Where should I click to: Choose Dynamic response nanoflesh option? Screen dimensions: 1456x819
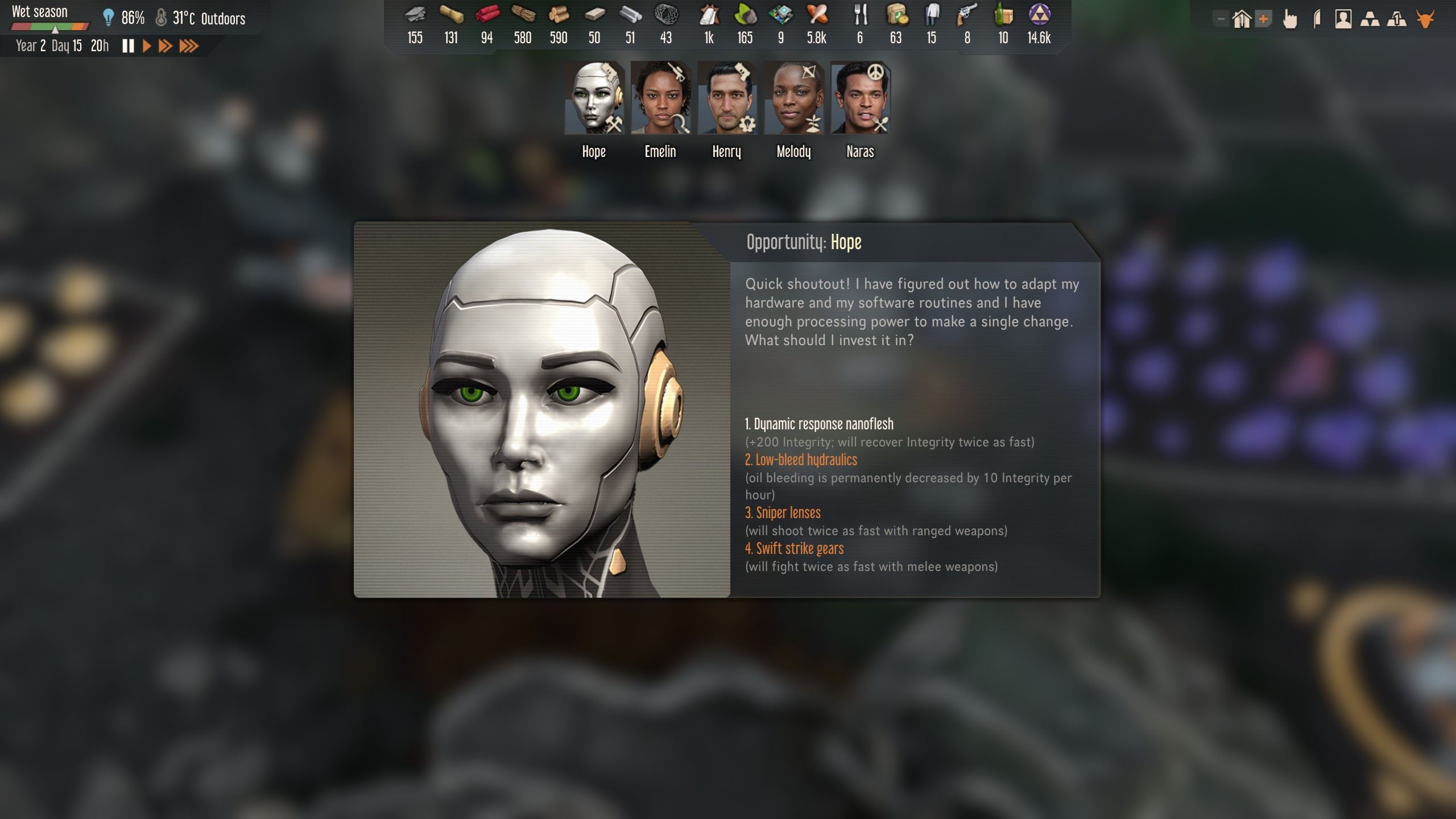(x=819, y=424)
